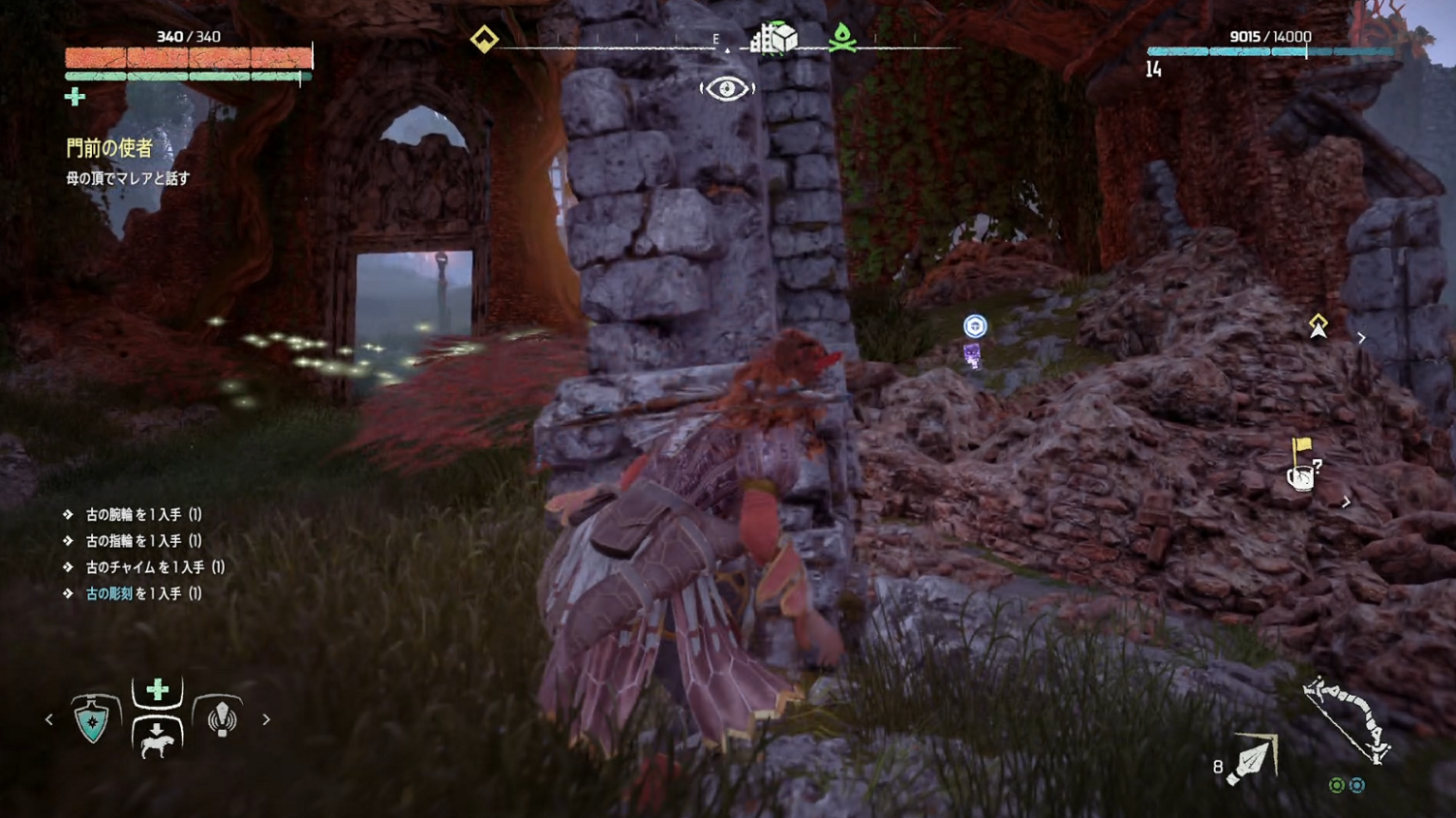The width and height of the screenshot is (1456, 818).
Task: Use the green plus healing quick-slot
Action: pos(157,690)
